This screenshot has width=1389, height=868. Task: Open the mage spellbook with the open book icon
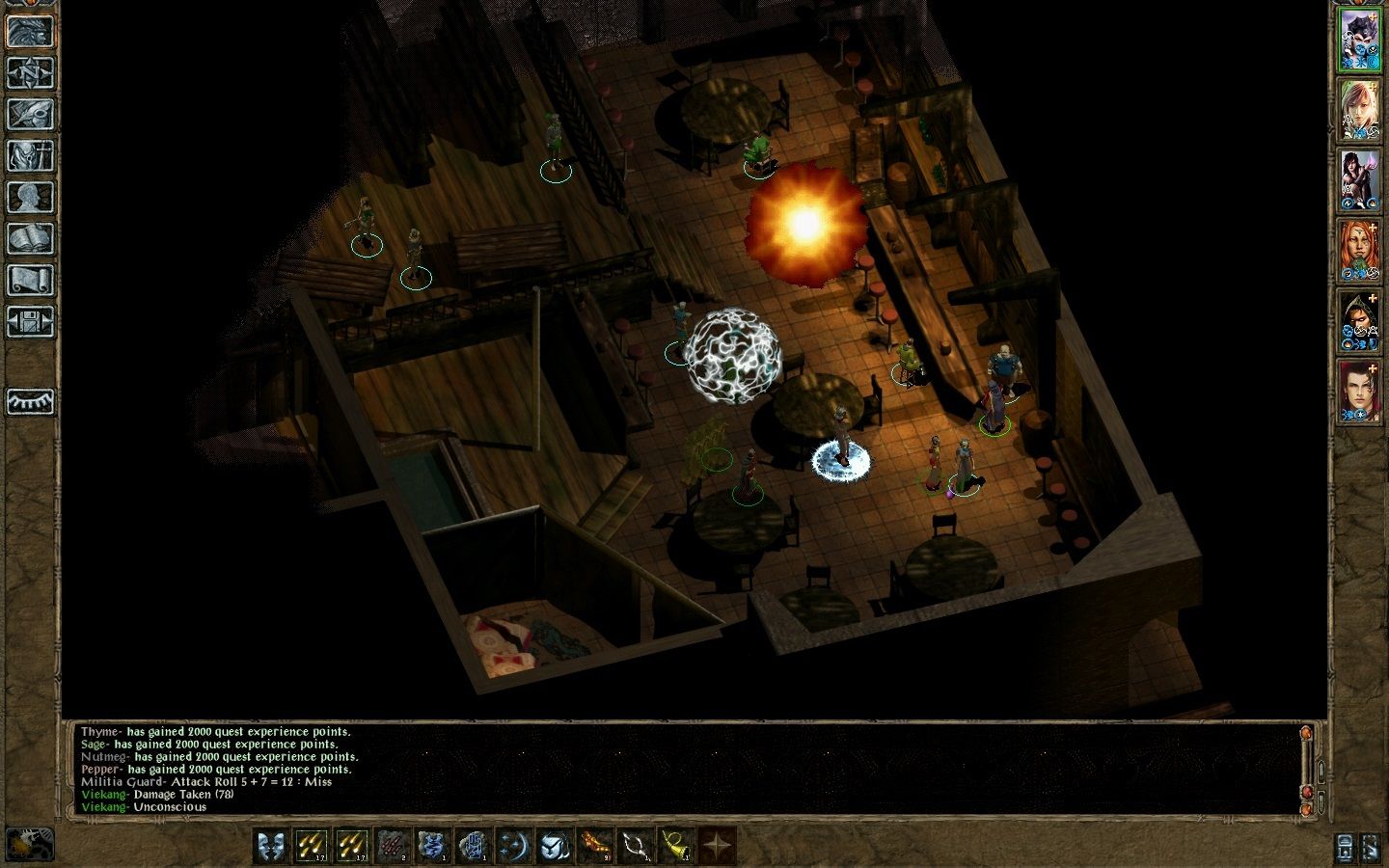coord(30,238)
